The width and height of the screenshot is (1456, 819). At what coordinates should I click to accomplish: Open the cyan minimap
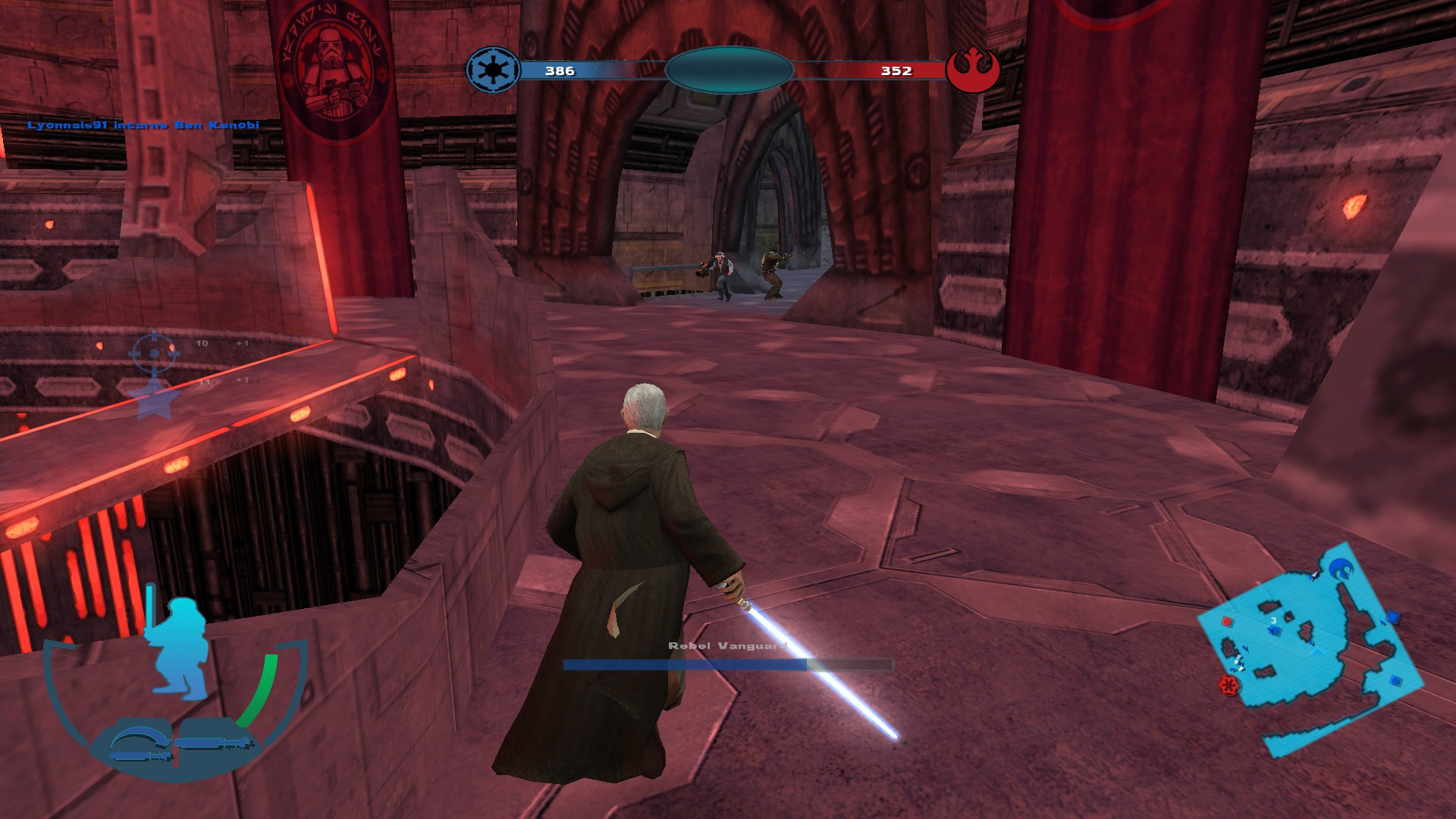tap(1311, 651)
